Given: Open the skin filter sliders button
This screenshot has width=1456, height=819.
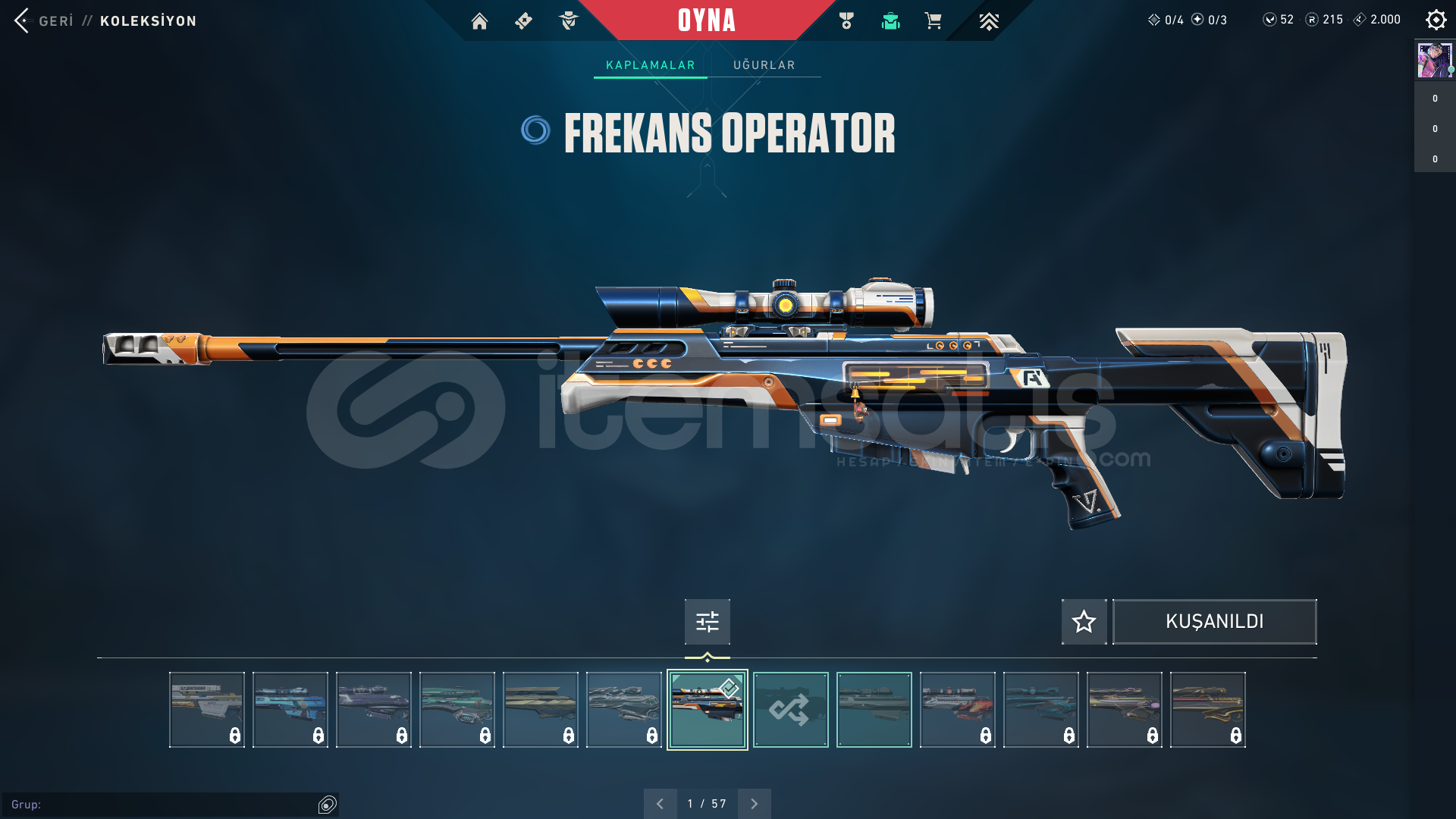Looking at the screenshot, I should pyautogui.click(x=707, y=622).
